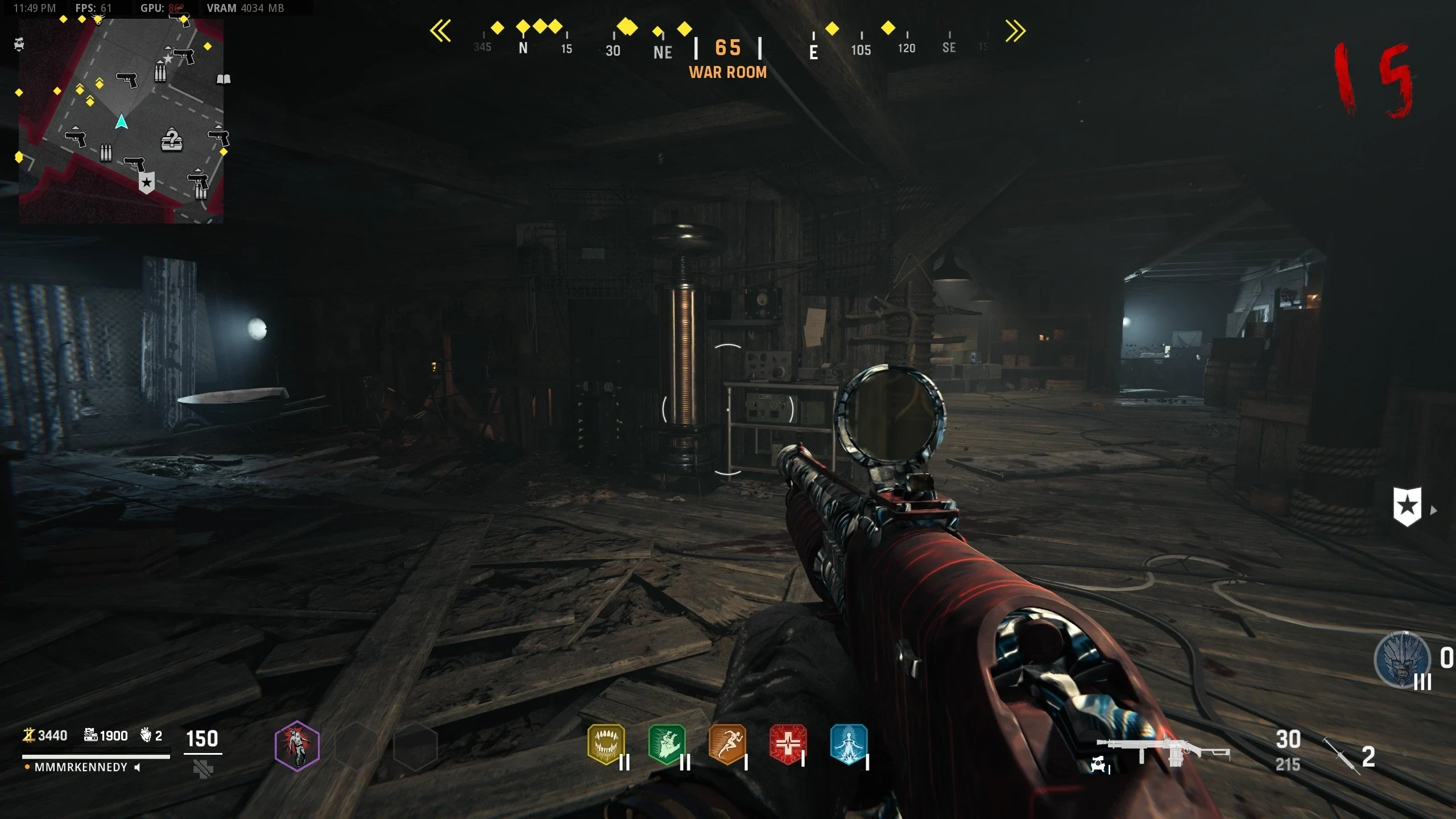Pick the orange running-figure Aethereal Haste perk
1456x819 pixels.
pos(727,744)
